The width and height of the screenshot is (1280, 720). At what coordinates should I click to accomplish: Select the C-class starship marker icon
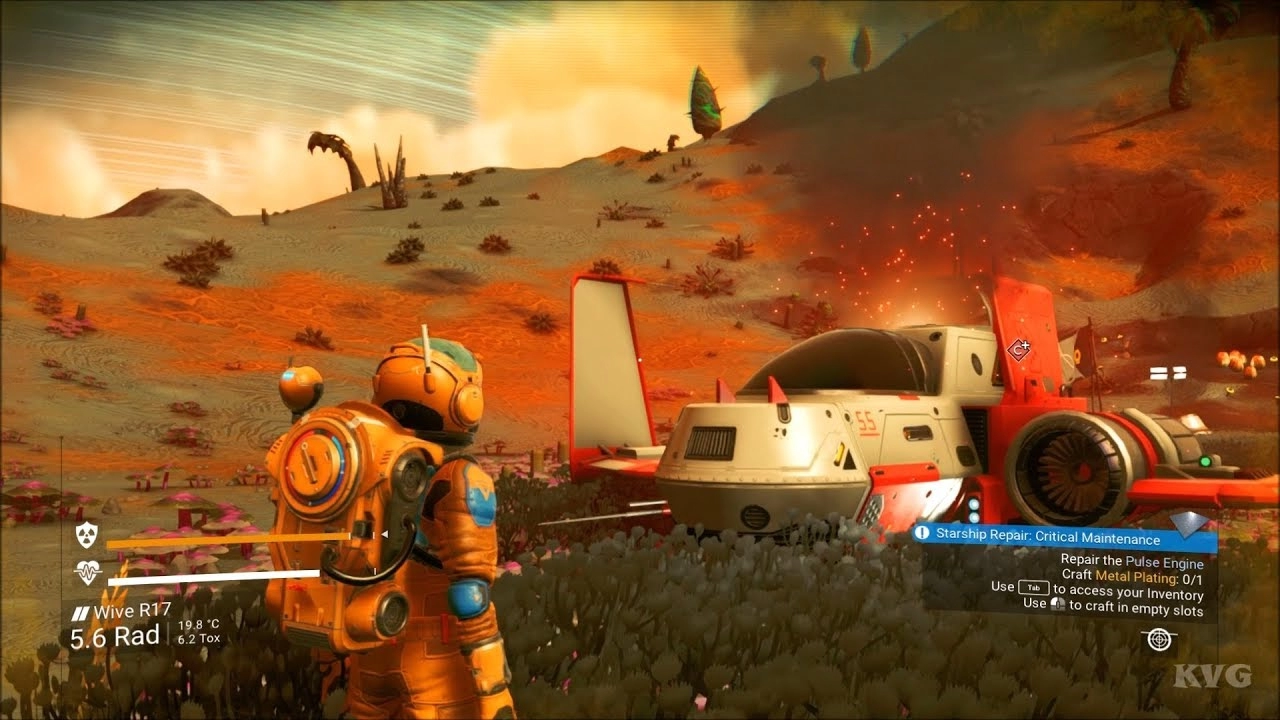point(1019,350)
